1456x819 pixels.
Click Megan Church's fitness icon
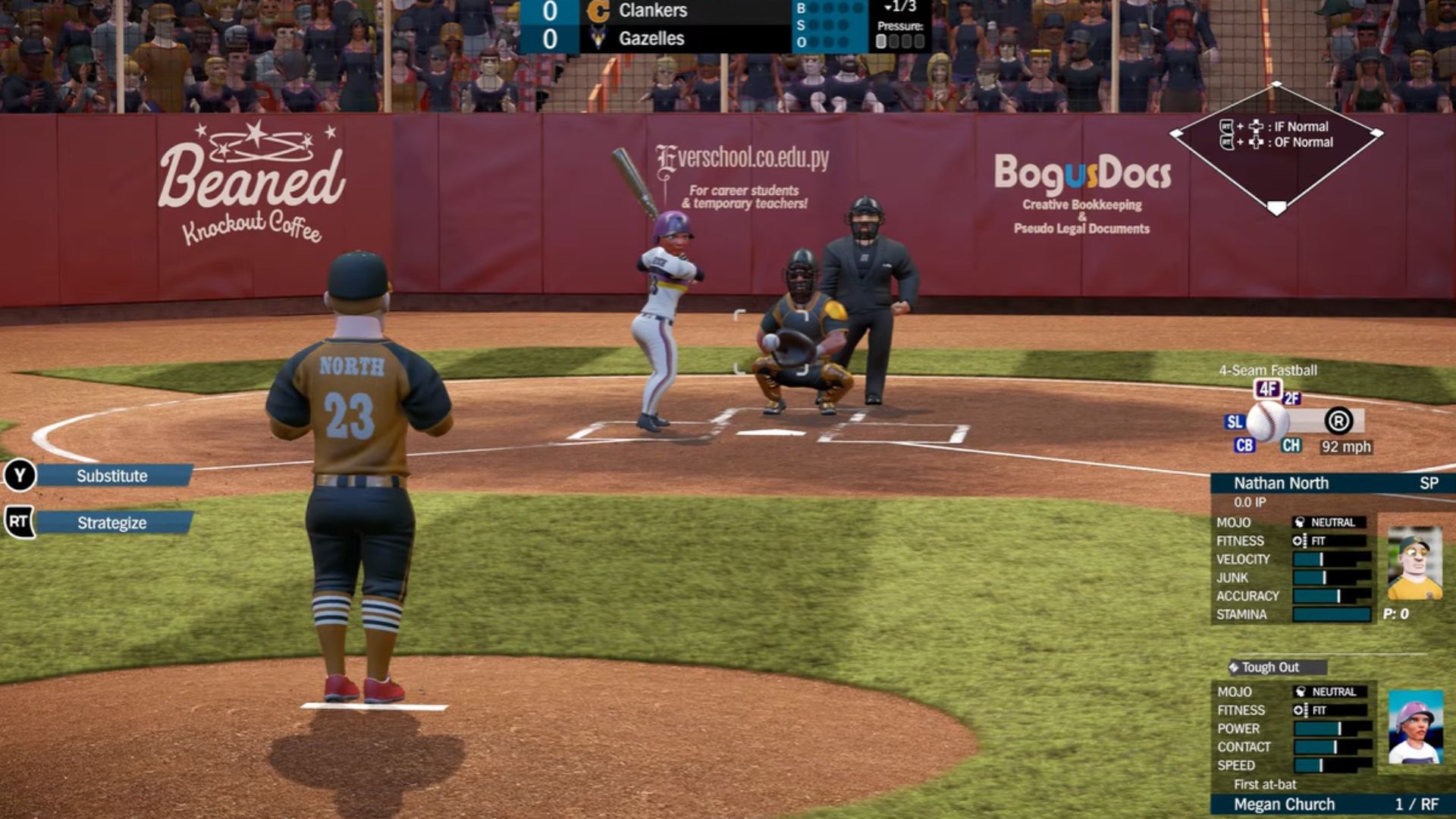(x=1301, y=710)
